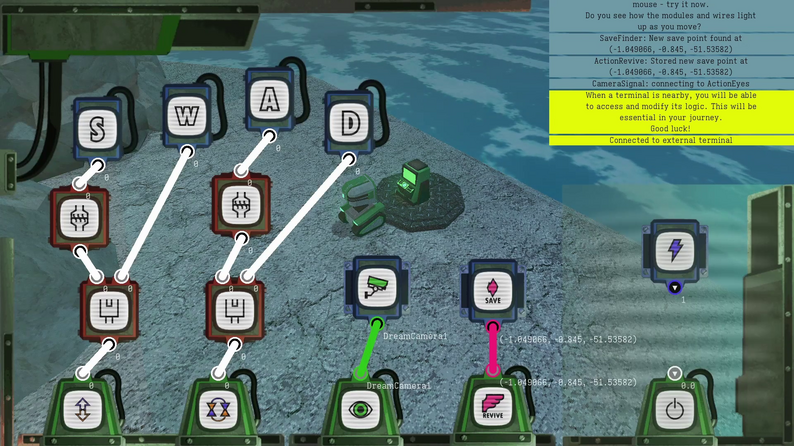Screen dimensions: 794x446
Task: Select the forward-backward movement arrows node
Action: (x=83, y=409)
